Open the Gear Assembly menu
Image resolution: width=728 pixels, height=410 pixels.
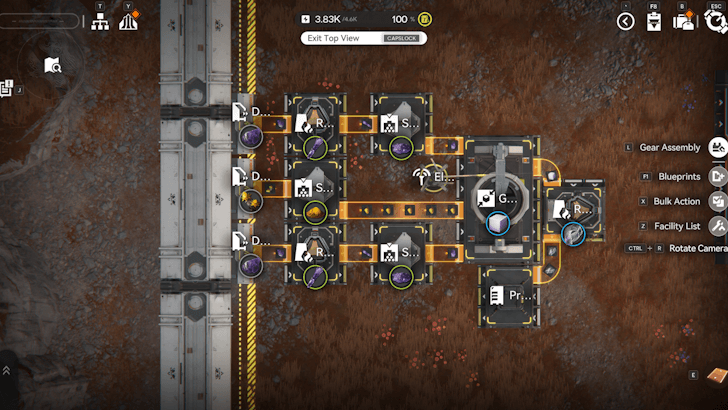pyautogui.click(x=717, y=148)
